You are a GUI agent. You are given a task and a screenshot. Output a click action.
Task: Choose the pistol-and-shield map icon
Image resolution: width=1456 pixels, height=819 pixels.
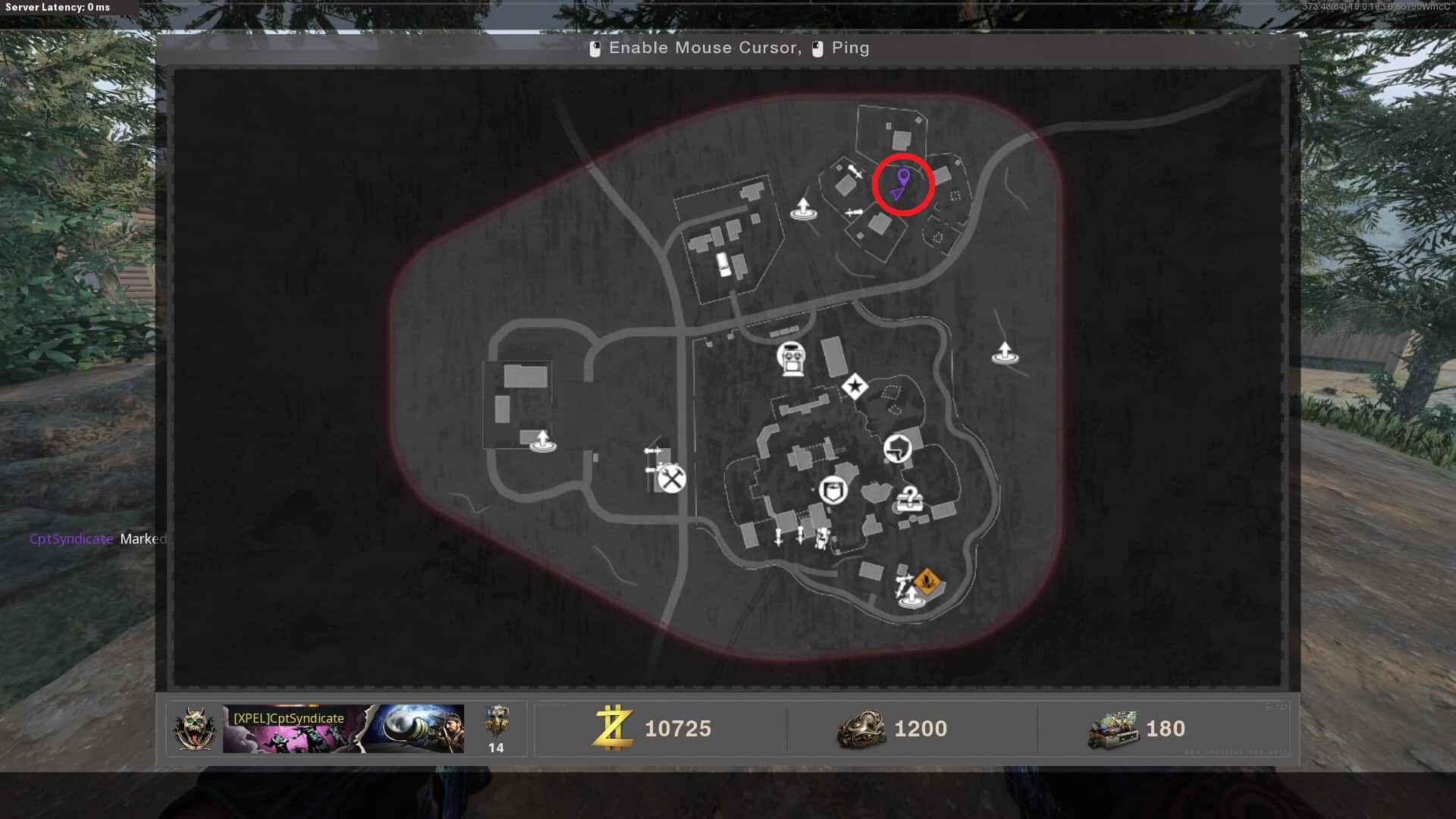898,448
